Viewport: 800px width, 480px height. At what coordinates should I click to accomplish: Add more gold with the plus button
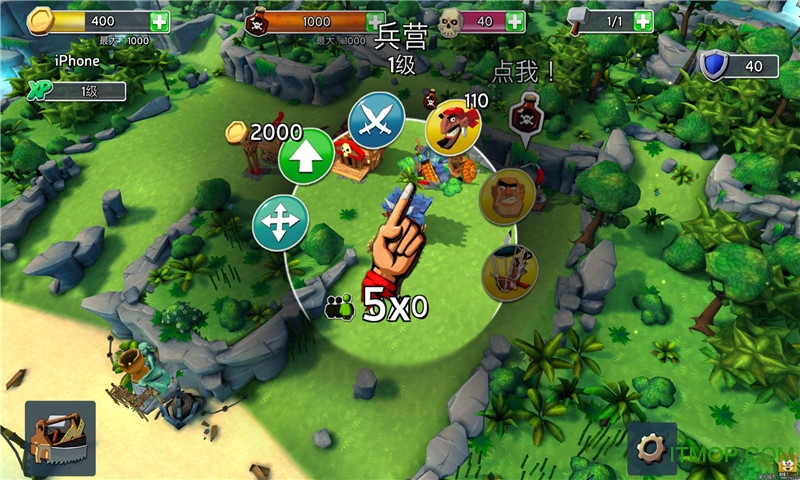[x=160, y=21]
